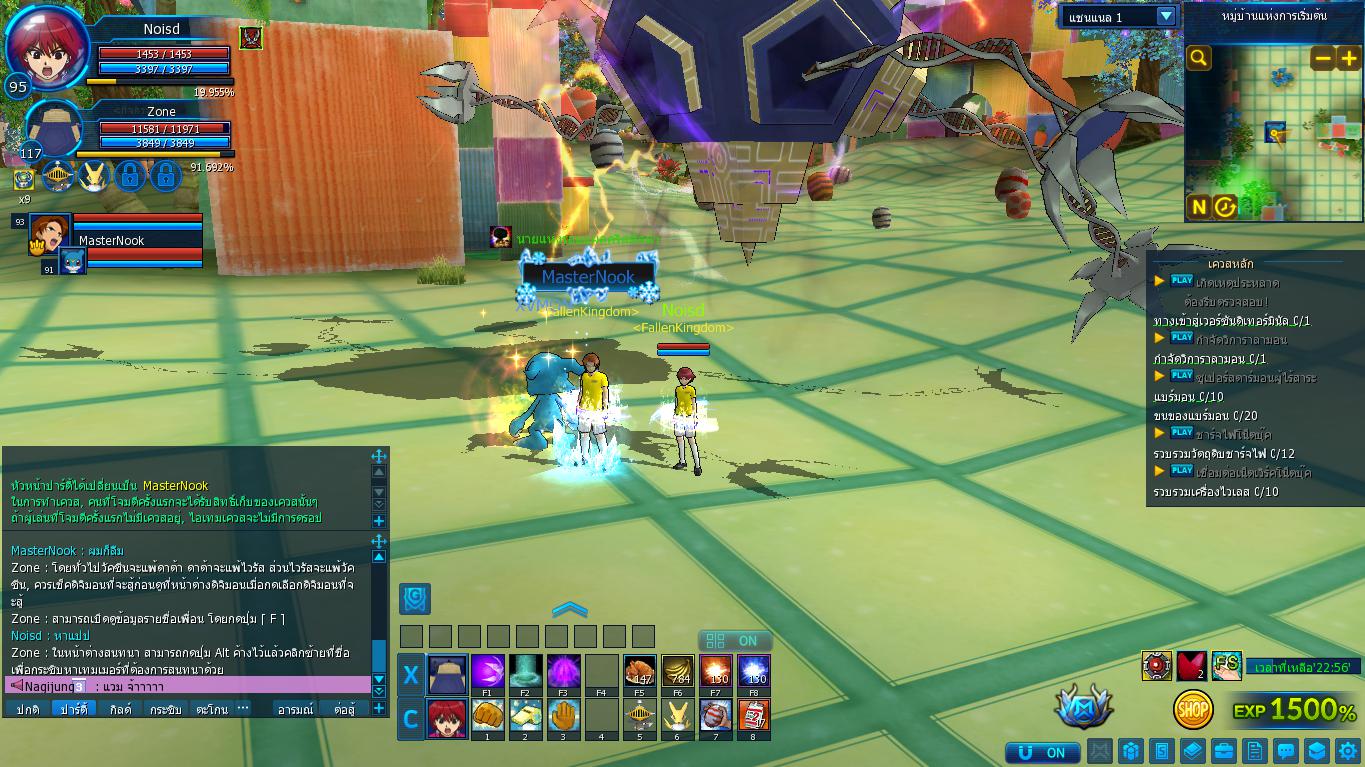
Task: Click the minimap magnifier search button
Action: tap(1199, 58)
